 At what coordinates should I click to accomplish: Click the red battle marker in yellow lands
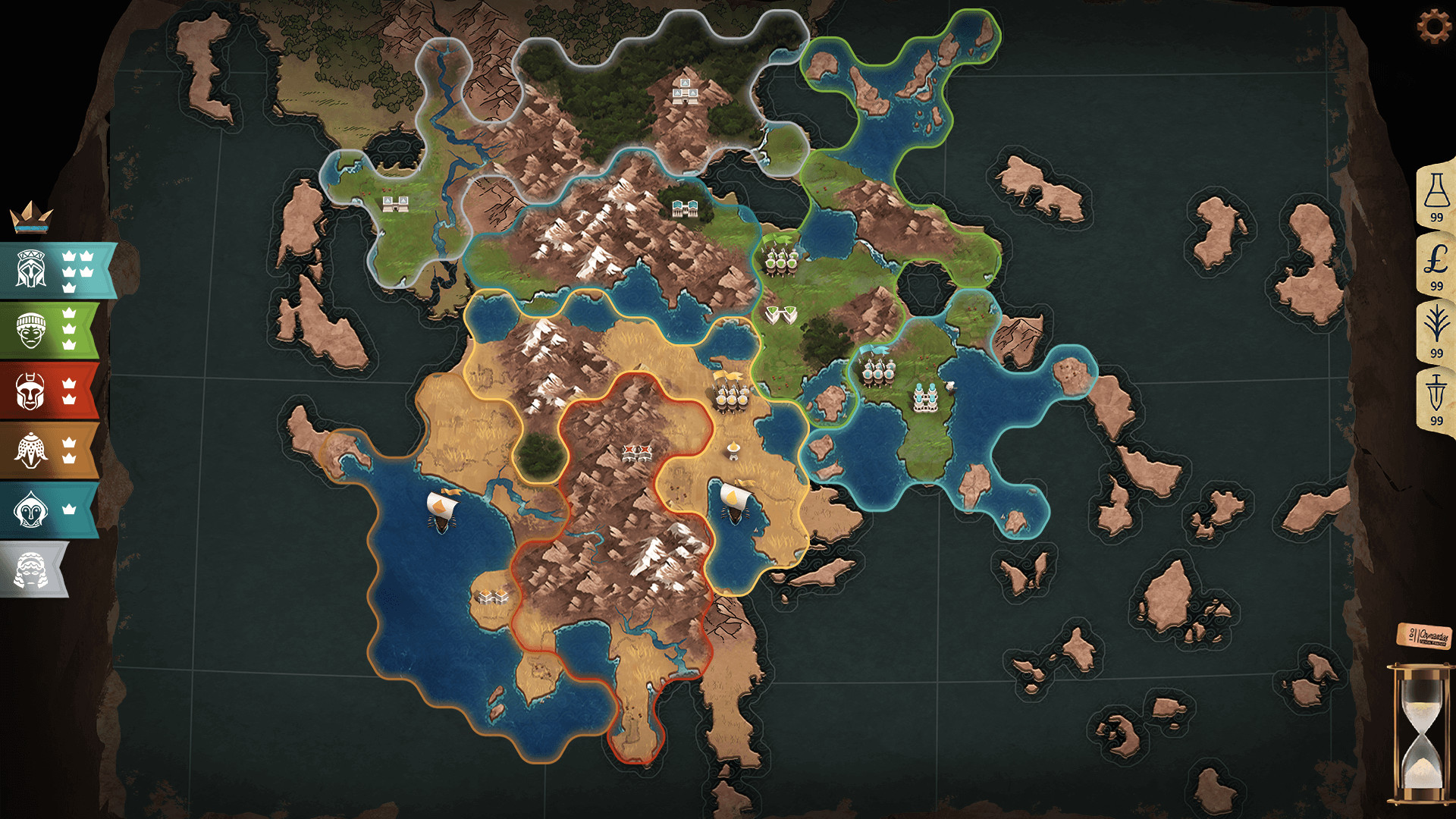[x=635, y=453]
